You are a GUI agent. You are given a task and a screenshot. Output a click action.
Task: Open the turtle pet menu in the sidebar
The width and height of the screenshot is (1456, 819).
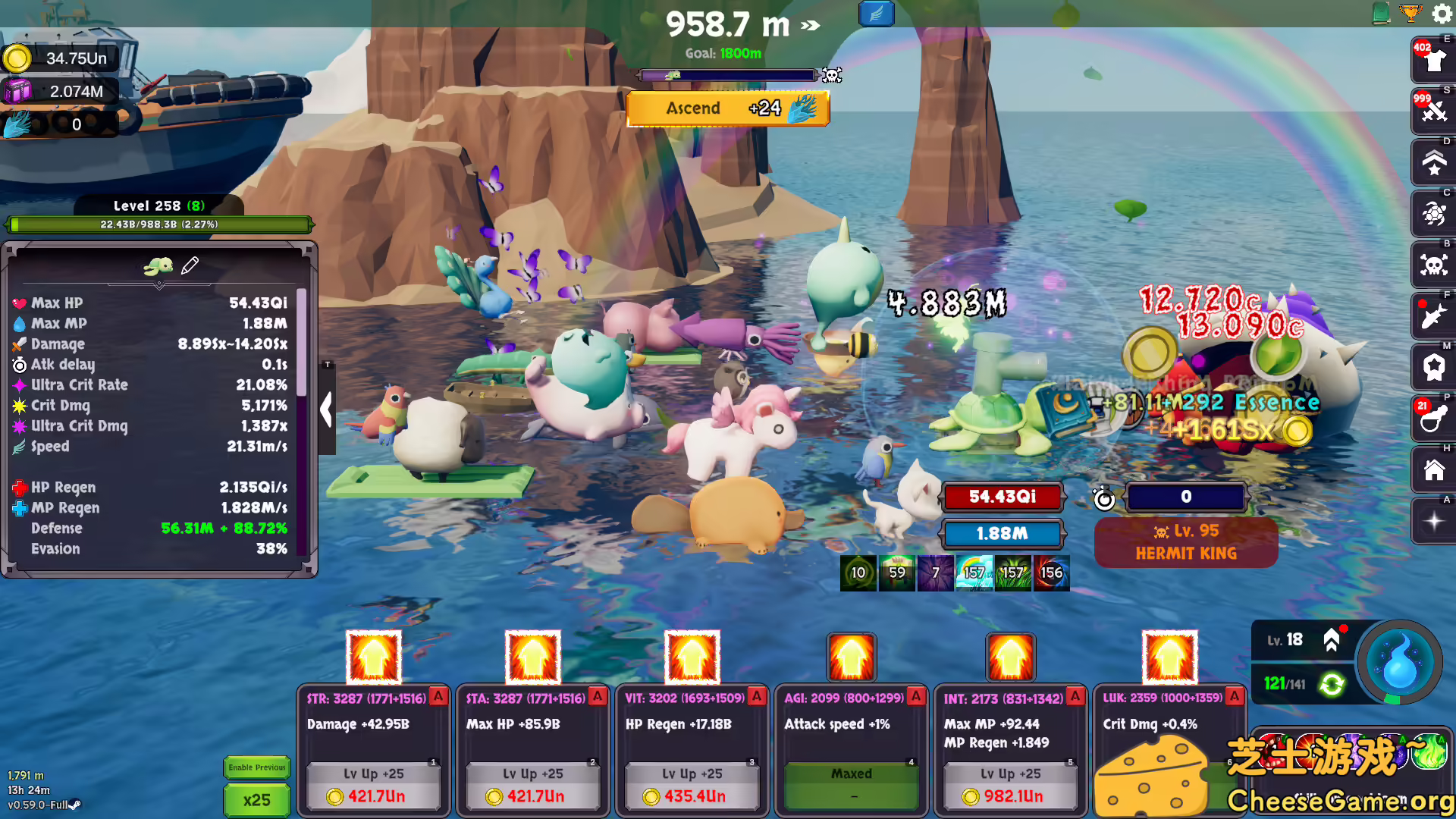[1432, 214]
